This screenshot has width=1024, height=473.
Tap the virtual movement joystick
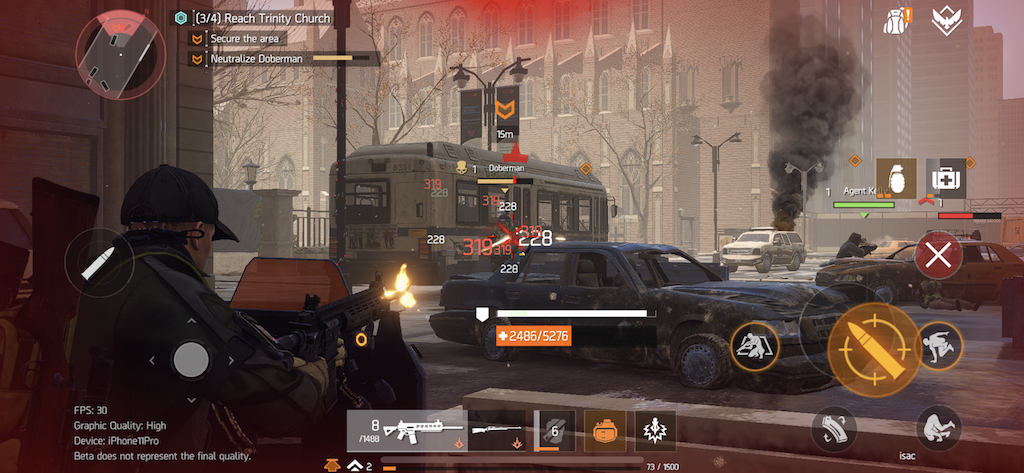190,358
